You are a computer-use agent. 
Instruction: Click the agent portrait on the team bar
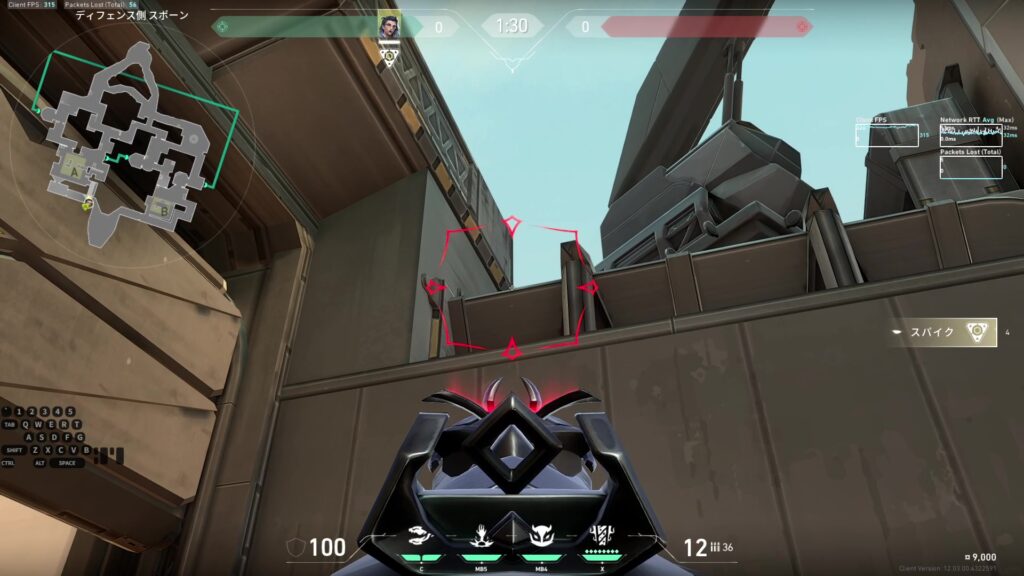[x=389, y=26]
